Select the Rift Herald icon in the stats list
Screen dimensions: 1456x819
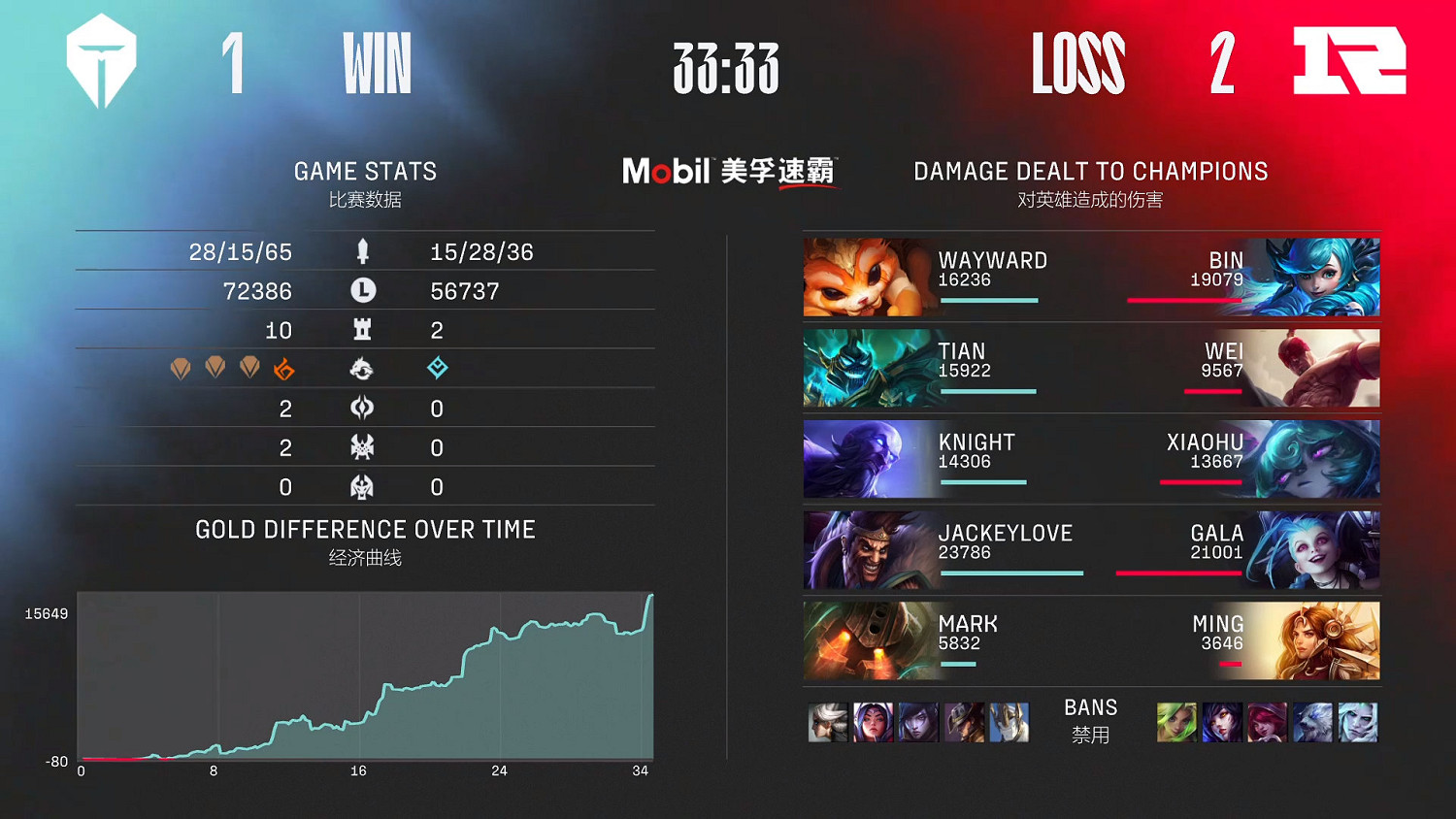[x=362, y=409]
